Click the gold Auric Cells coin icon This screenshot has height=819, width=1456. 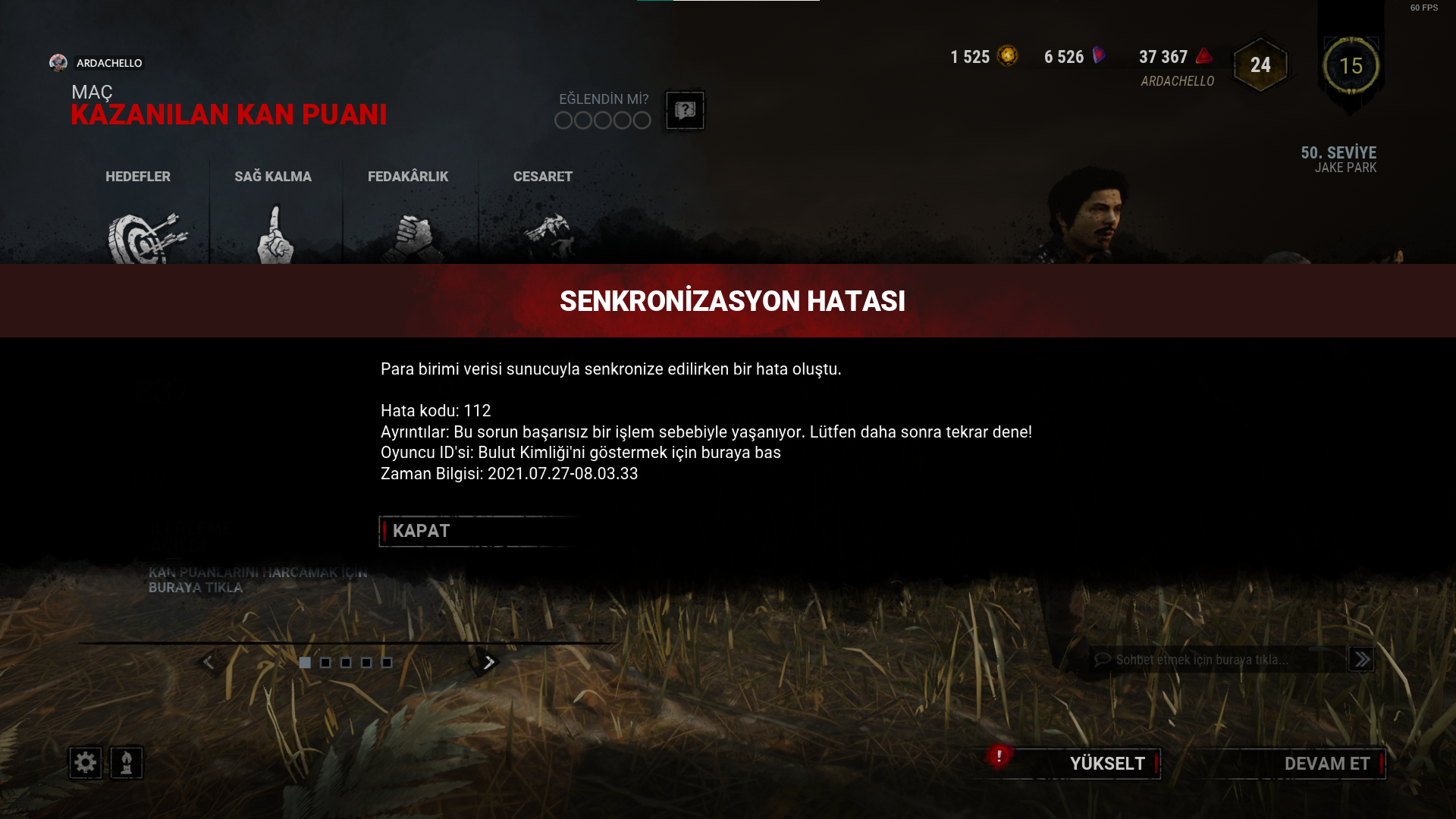coord(1009,56)
